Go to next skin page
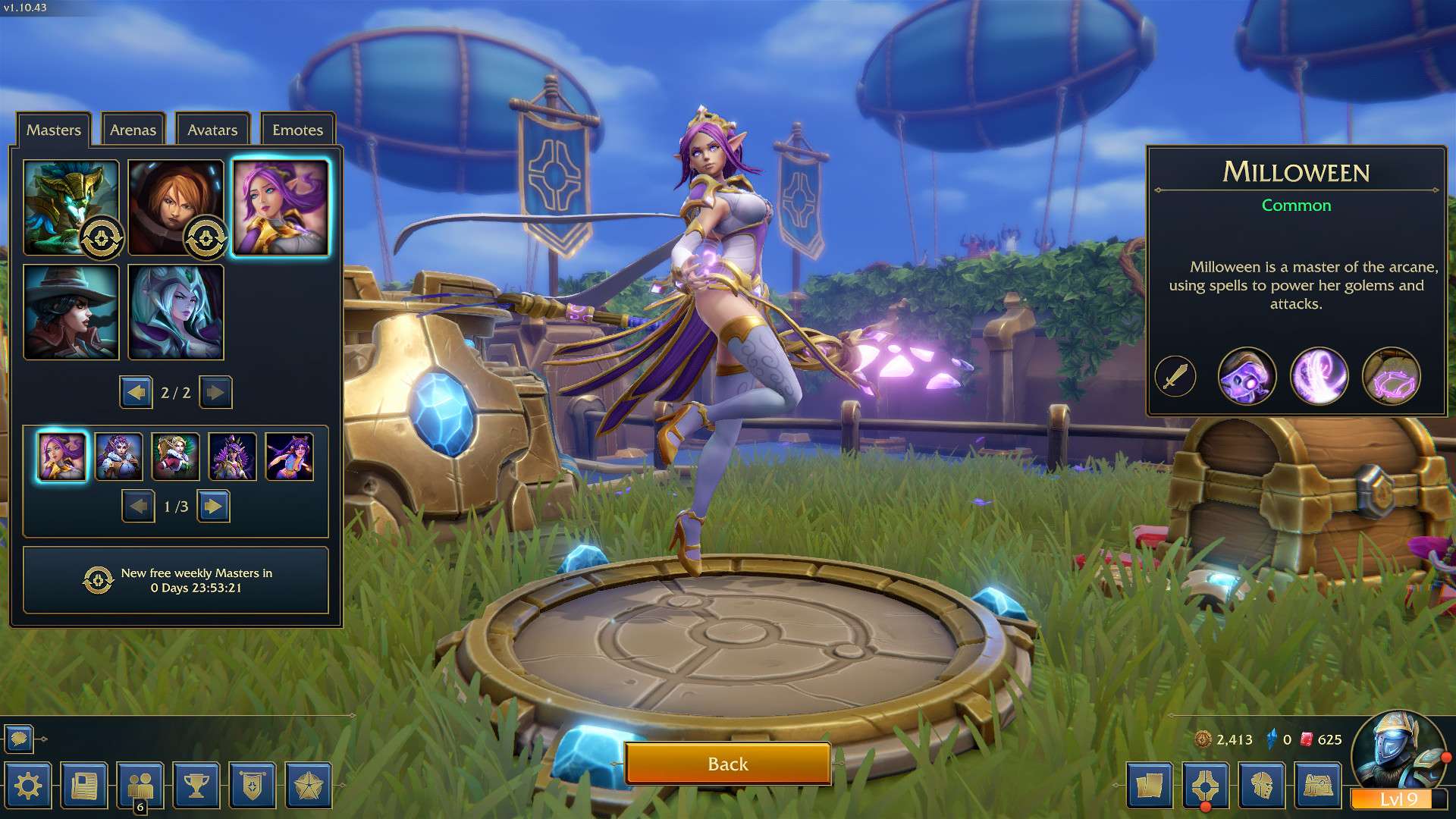The width and height of the screenshot is (1456, 819). 214,506
